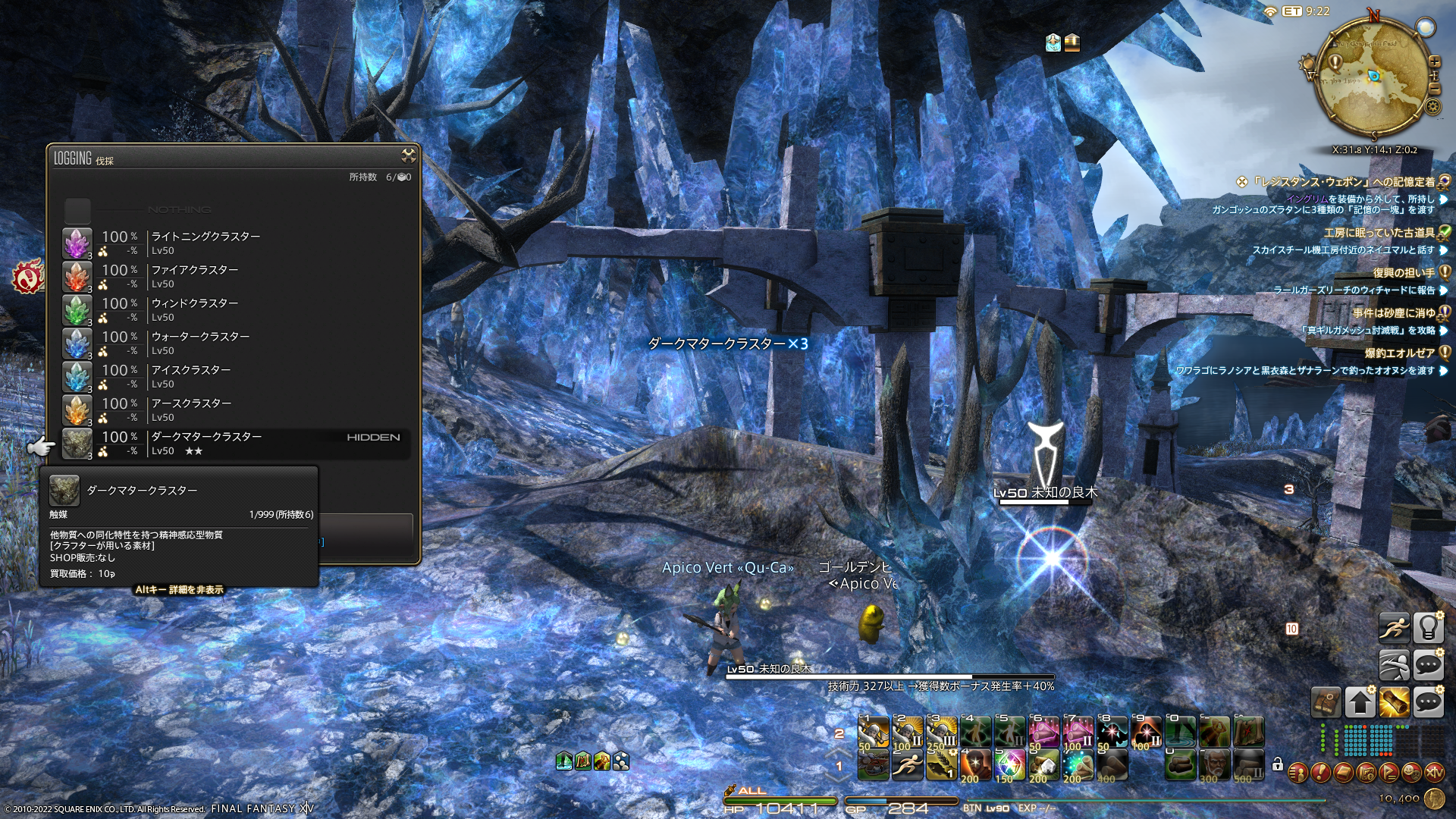Open the 爆釣エオルゼア quest entry
The width and height of the screenshot is (1456, 819).
coord(1399,353)
